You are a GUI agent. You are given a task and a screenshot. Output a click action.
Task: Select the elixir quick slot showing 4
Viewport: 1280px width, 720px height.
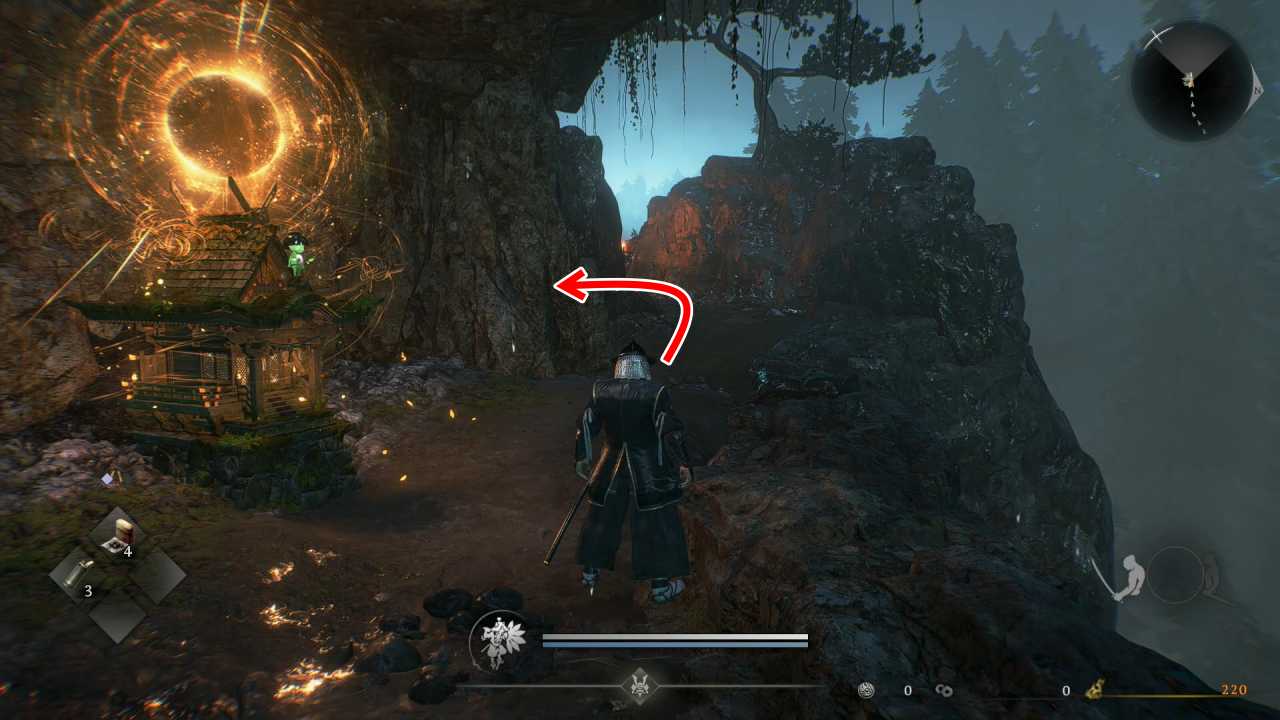[118, 537]
